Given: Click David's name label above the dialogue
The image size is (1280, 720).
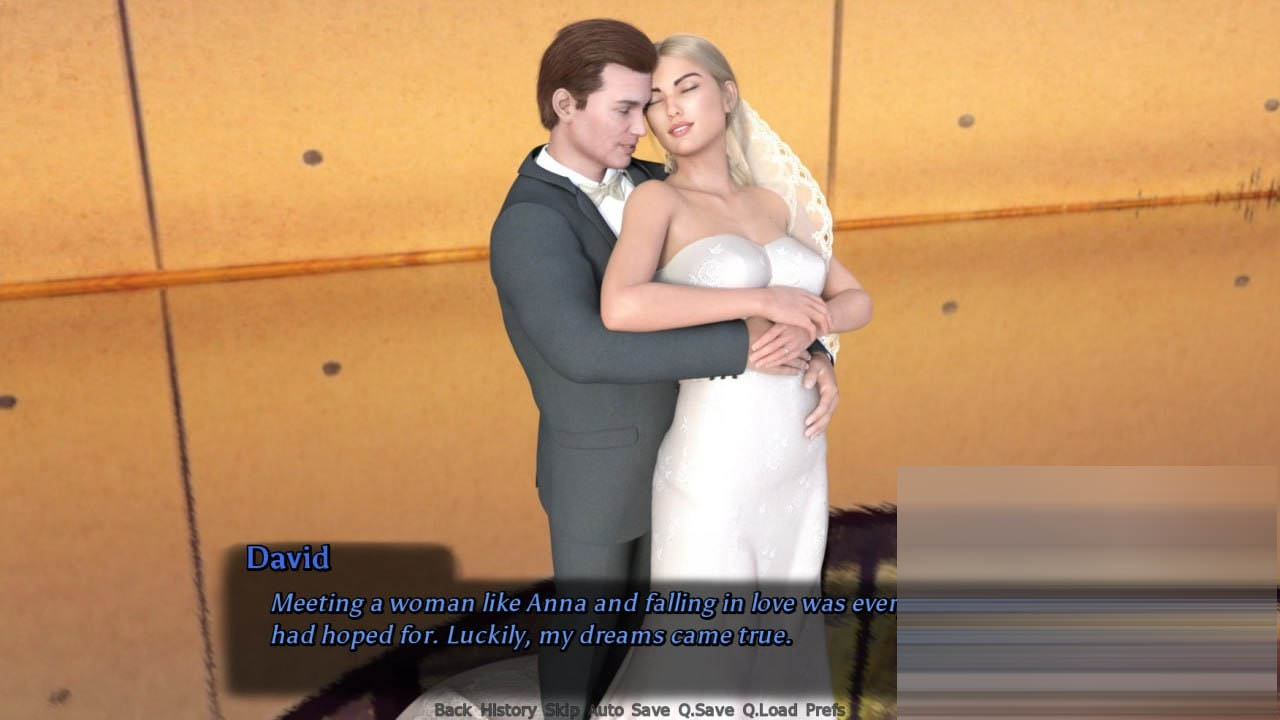Looking at the screenshot, I should (x=290, y=560).
